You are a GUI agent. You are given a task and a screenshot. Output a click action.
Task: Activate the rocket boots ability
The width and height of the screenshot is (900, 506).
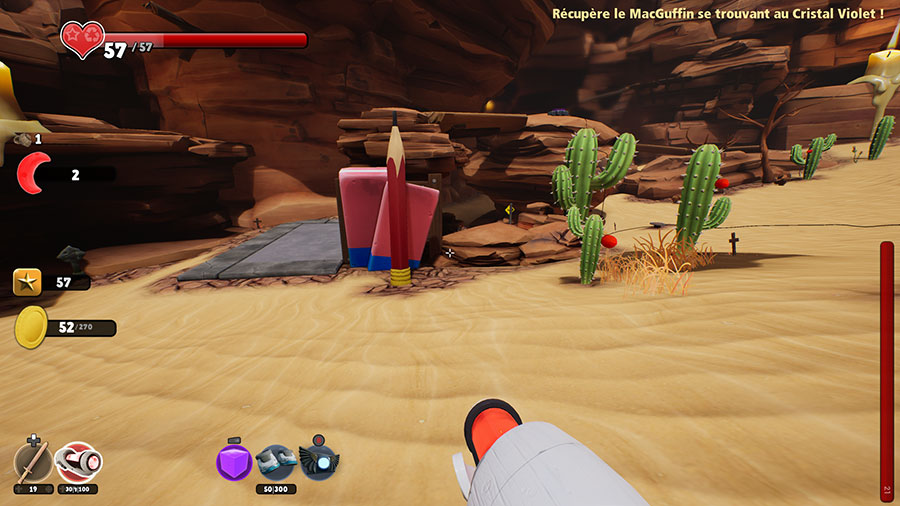pyautogui.click(x=275, y=462)
